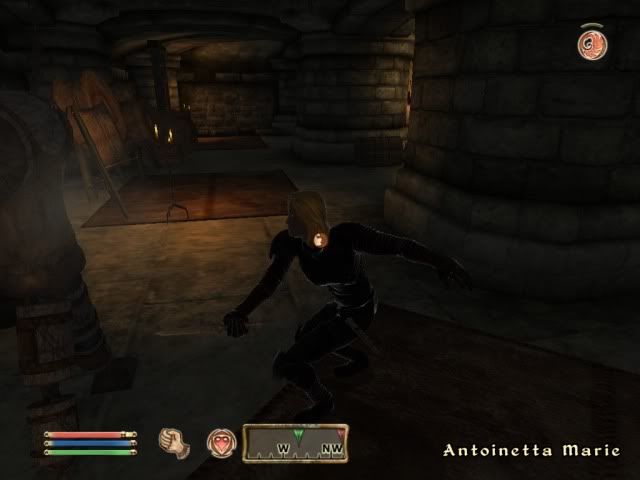
Task: Click the fist weapon icon
Action: (x=173, y=440)
